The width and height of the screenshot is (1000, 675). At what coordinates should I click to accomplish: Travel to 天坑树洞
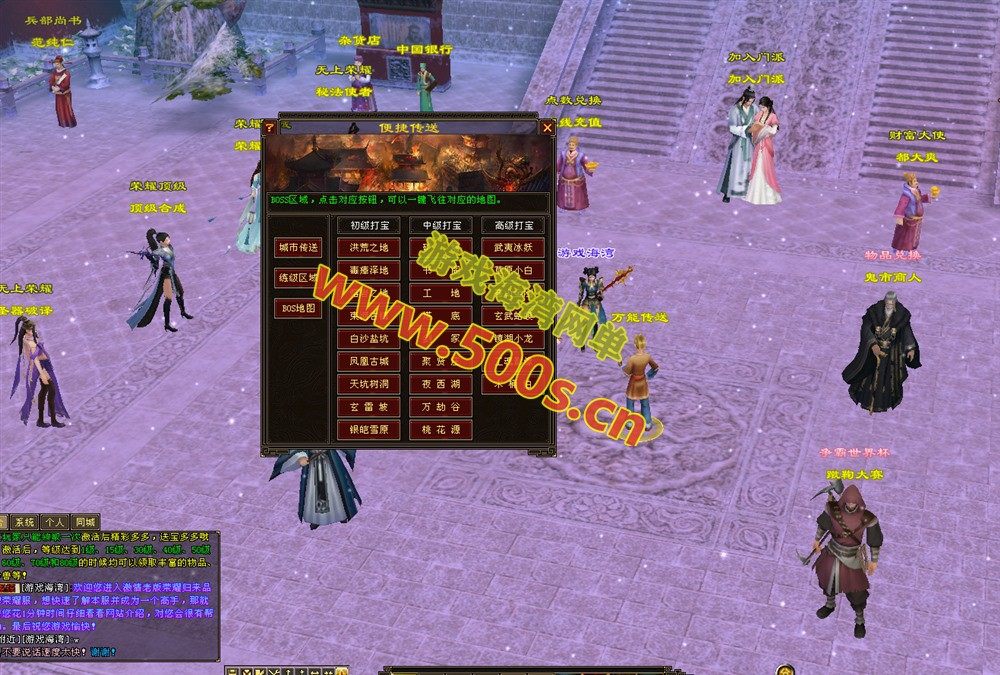click(368, 384)
